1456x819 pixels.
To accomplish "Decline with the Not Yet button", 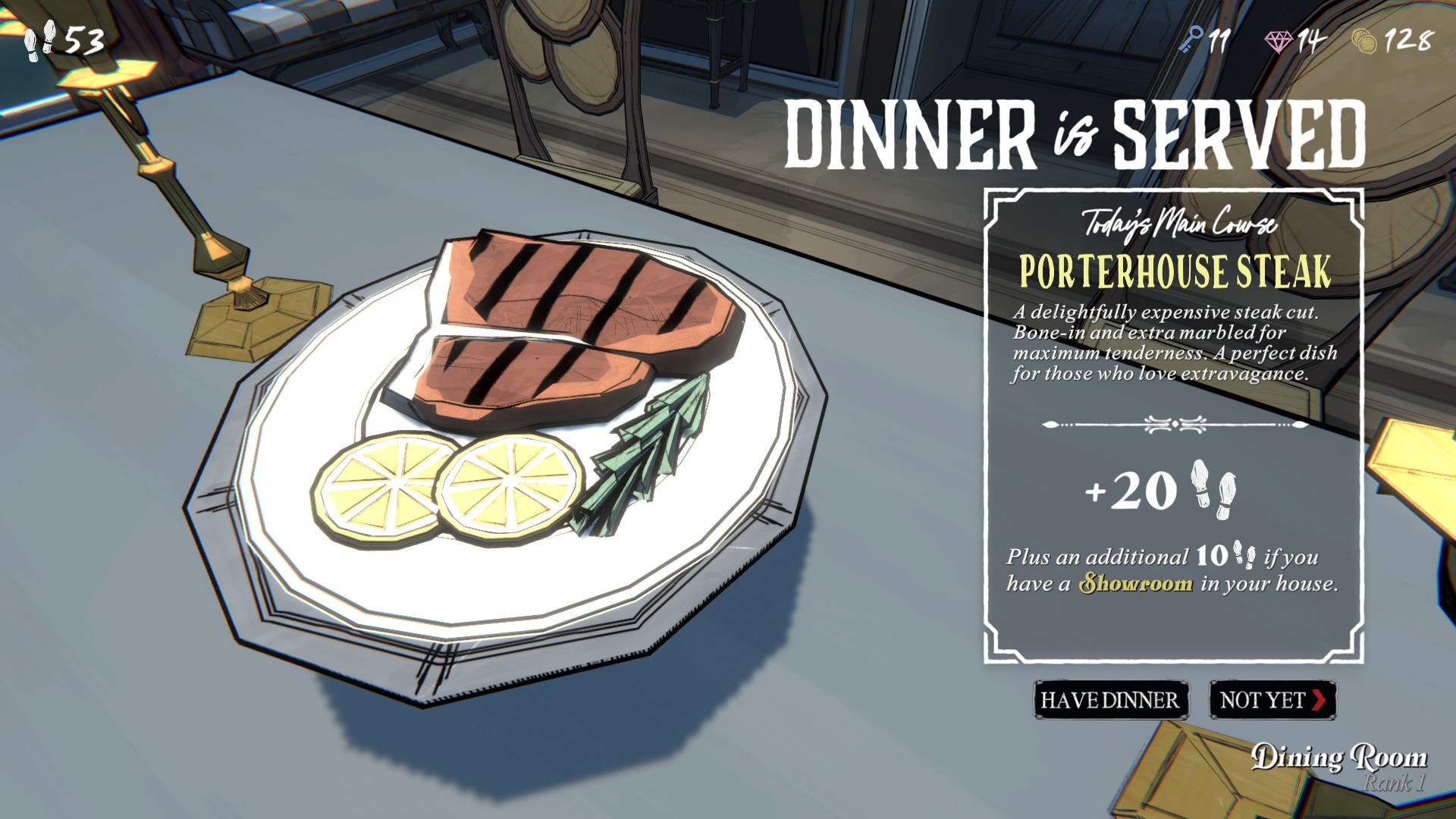I will [1272, 699].
